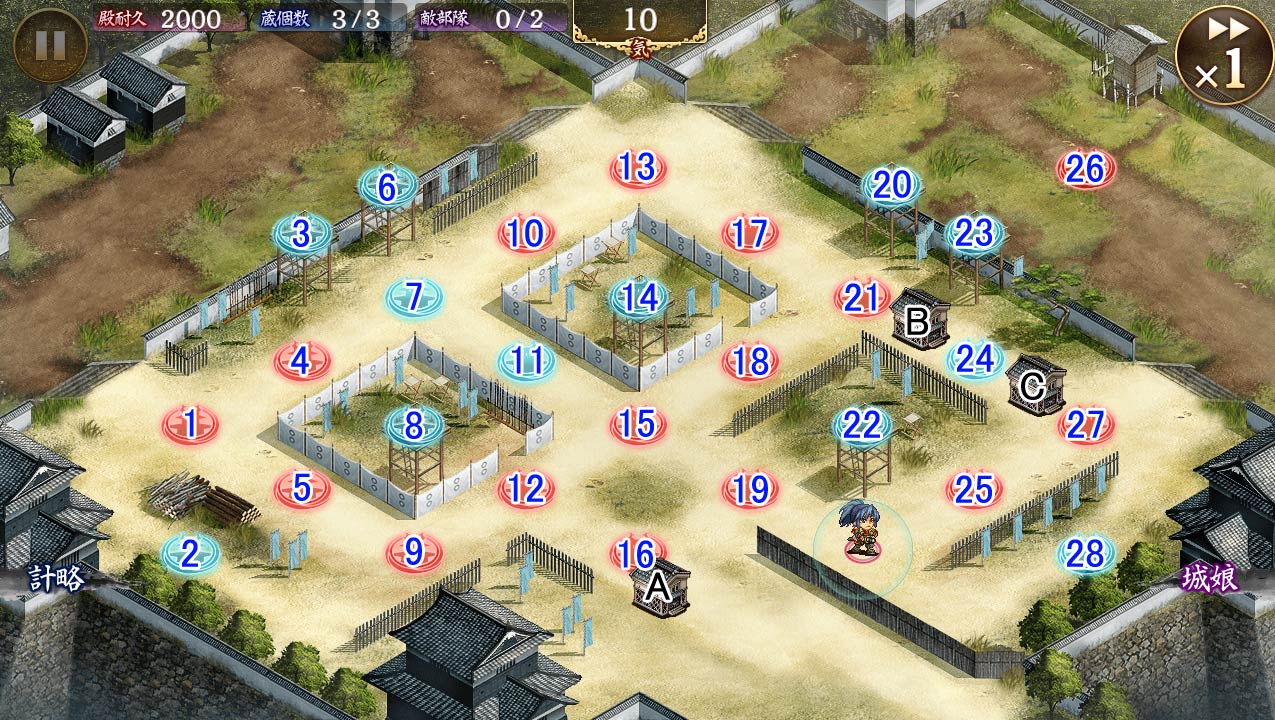Select blue deployment tile 28
The image size is (1275, 720).
[1086, 553]
